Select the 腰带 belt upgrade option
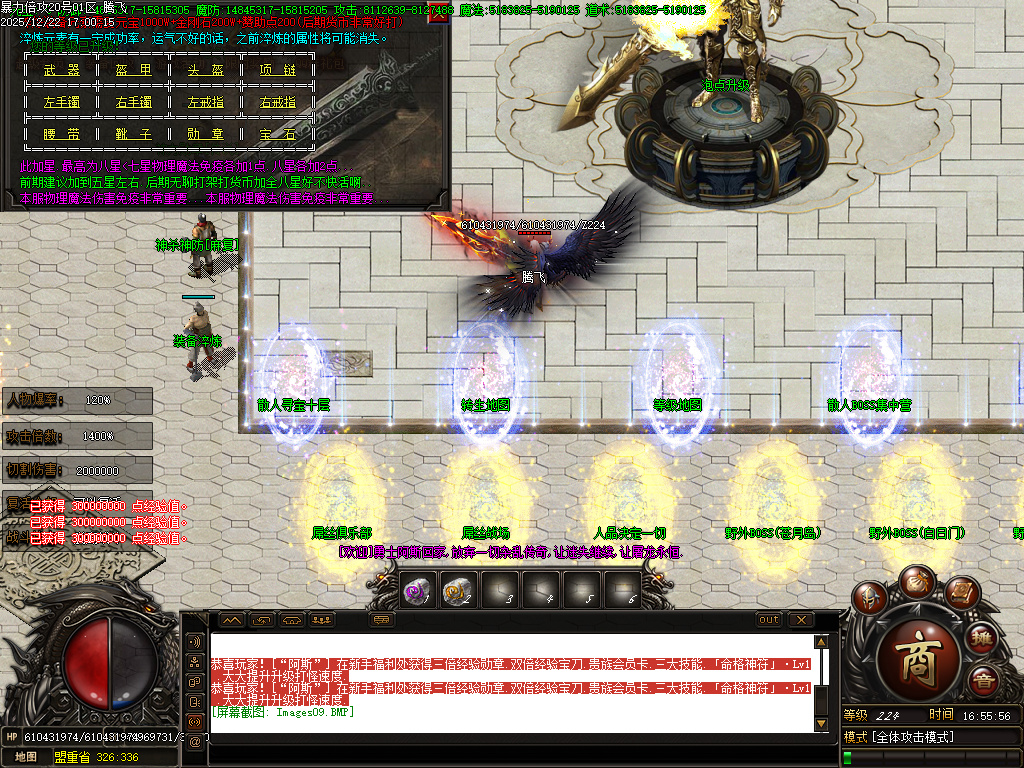The width and height of the screenshot is (1024, 768). pyautogui.click(x=61, y=134)
